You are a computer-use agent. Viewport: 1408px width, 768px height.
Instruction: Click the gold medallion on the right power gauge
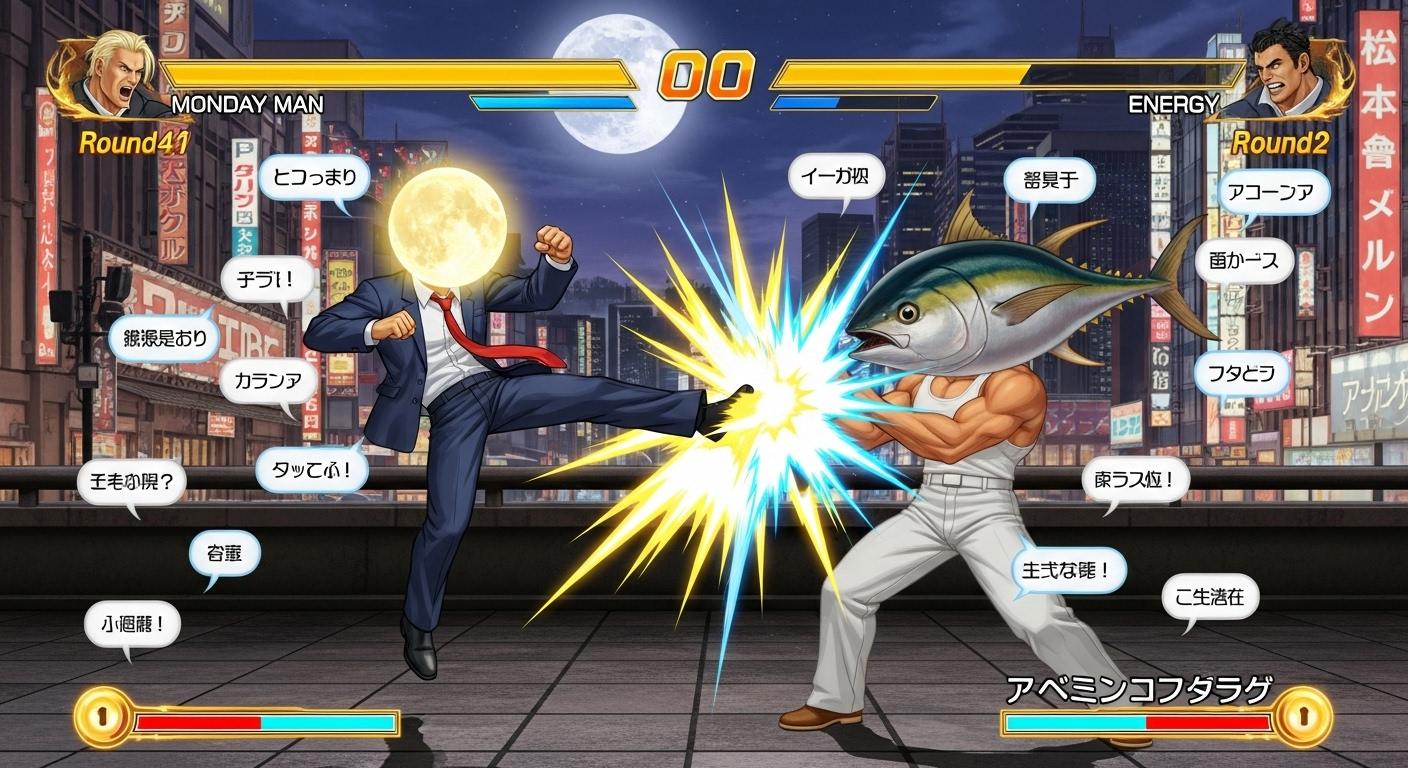pos(1304,715)
